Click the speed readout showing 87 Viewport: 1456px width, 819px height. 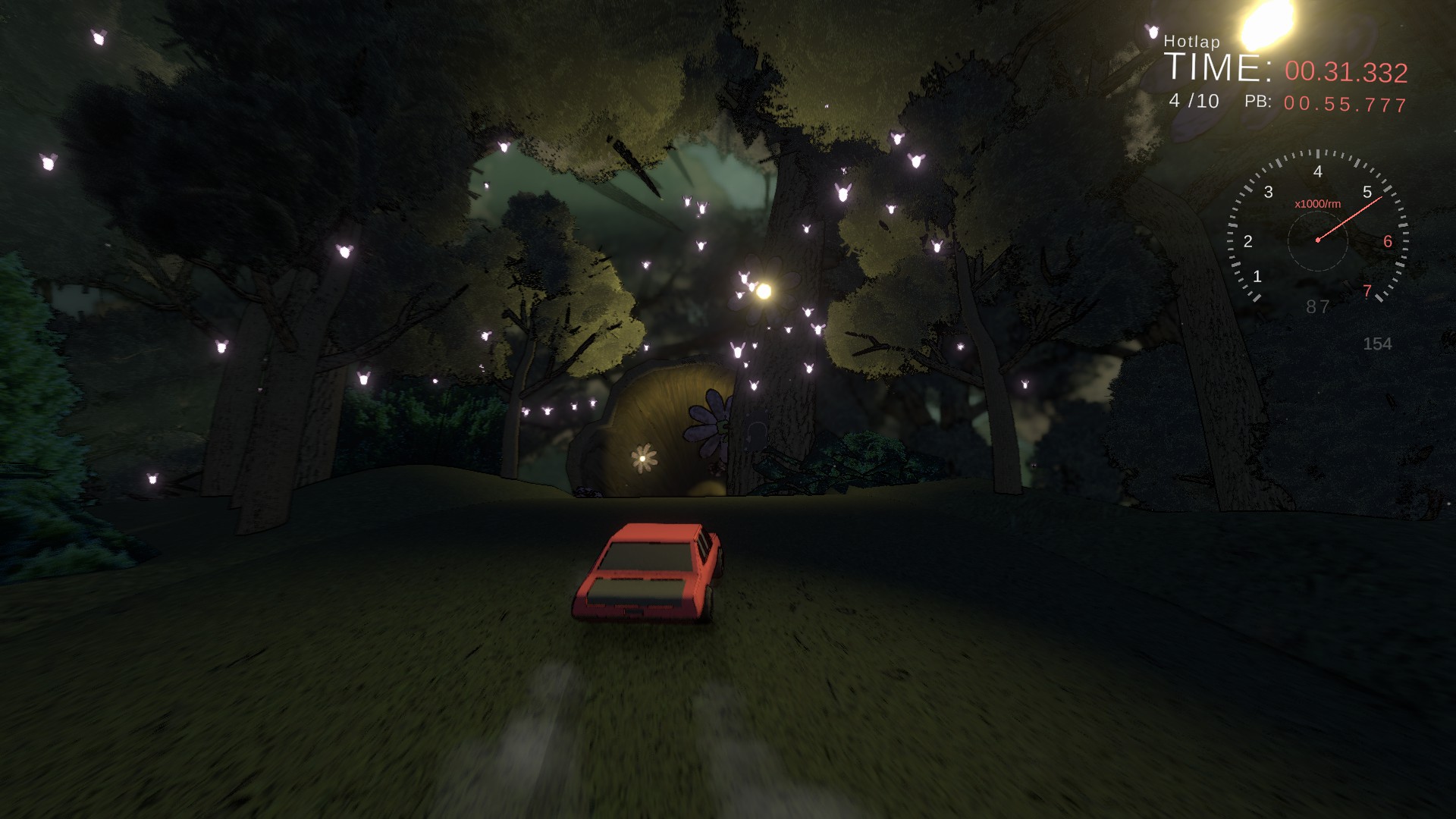[1318, 307]
